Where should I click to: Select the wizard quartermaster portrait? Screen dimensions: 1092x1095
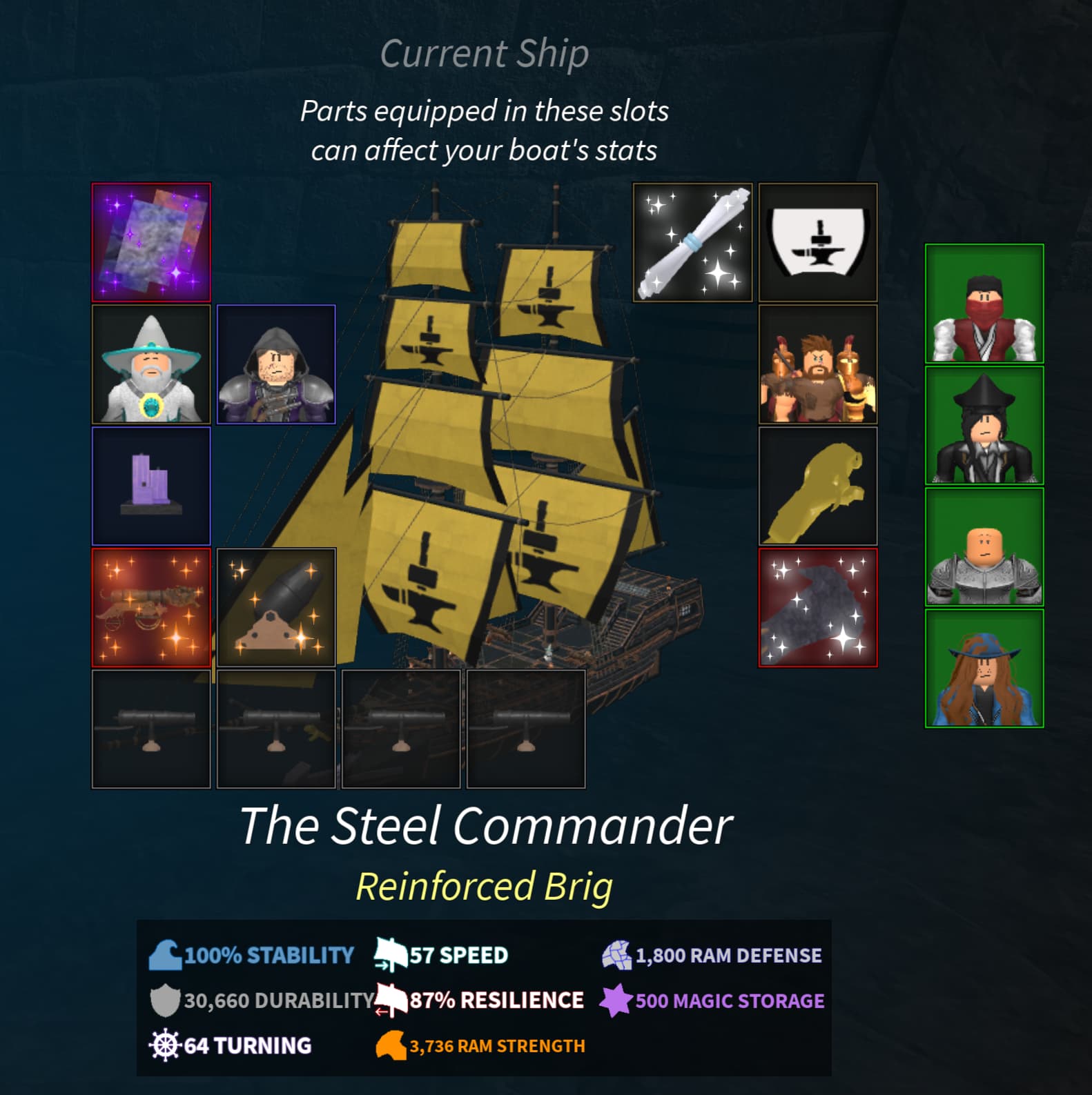coord(151,365)
